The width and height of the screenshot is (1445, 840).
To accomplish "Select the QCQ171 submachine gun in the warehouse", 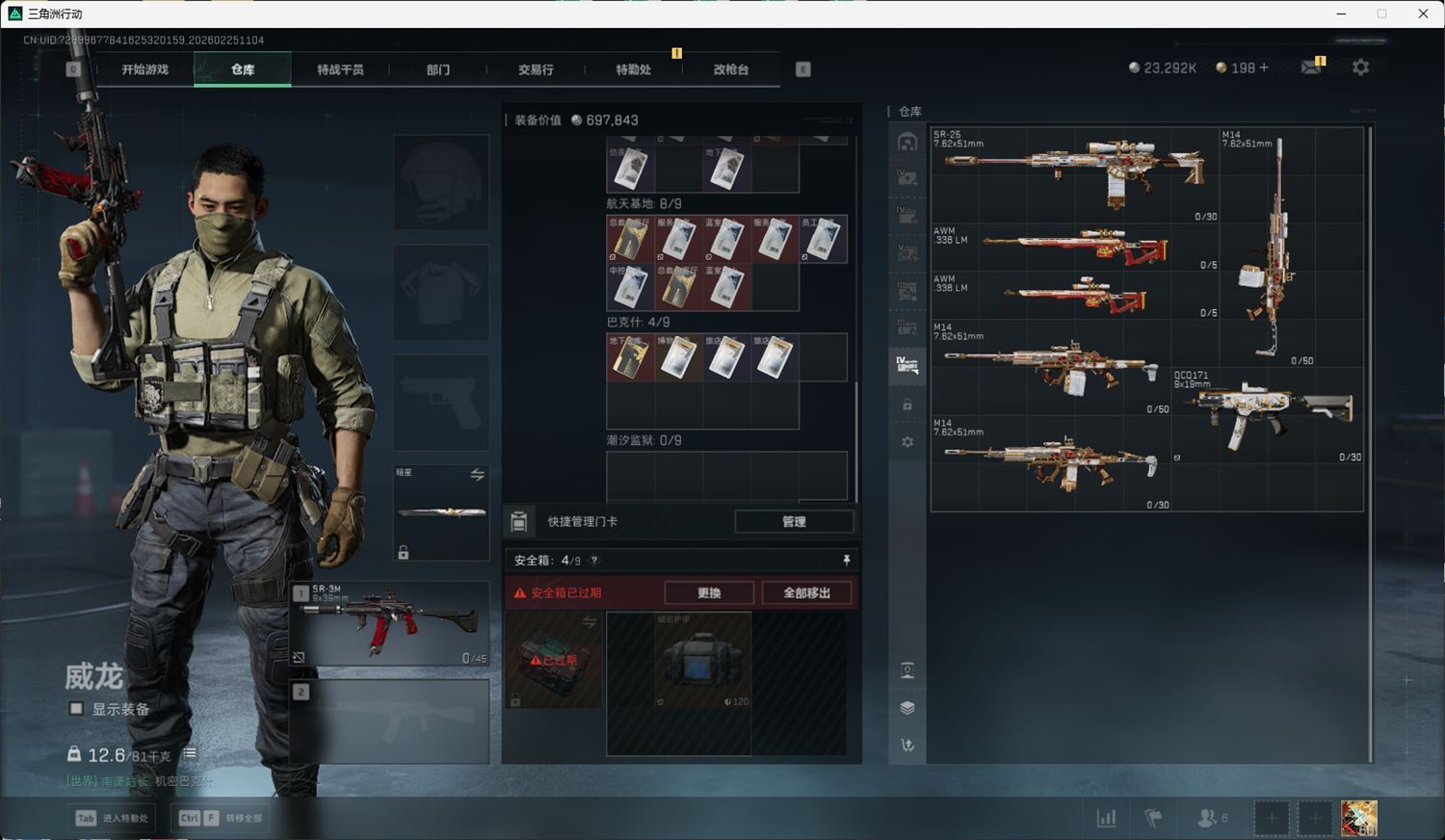I will pyautogui.click(x=1268, y=414).
